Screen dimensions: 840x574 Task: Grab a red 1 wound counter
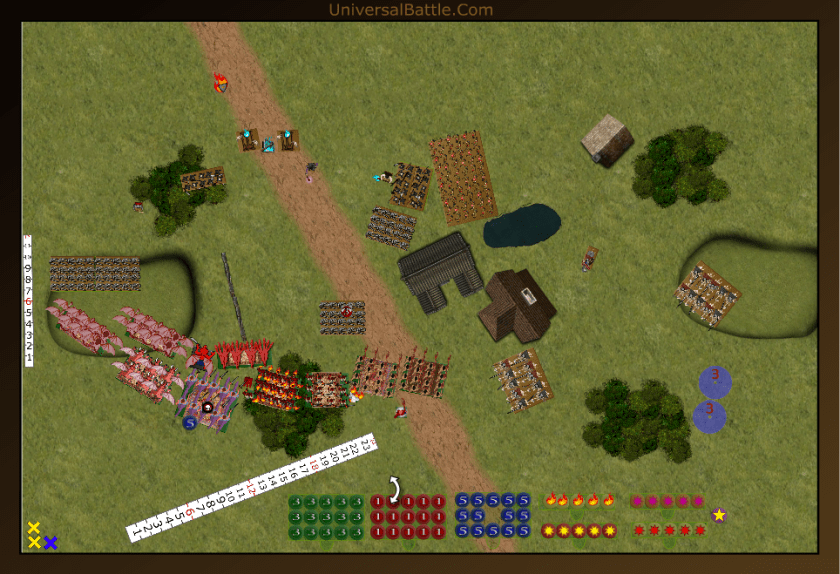pyautogui.click(x=379, y=502)
